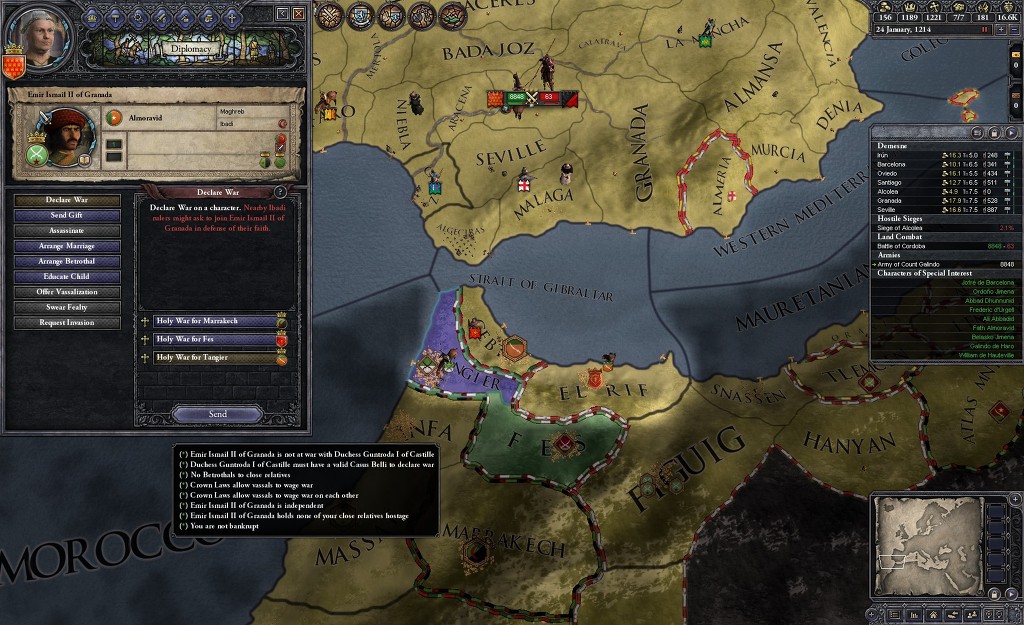
Task: Choose the Swear Fealty option
Action: coord(67,307)
